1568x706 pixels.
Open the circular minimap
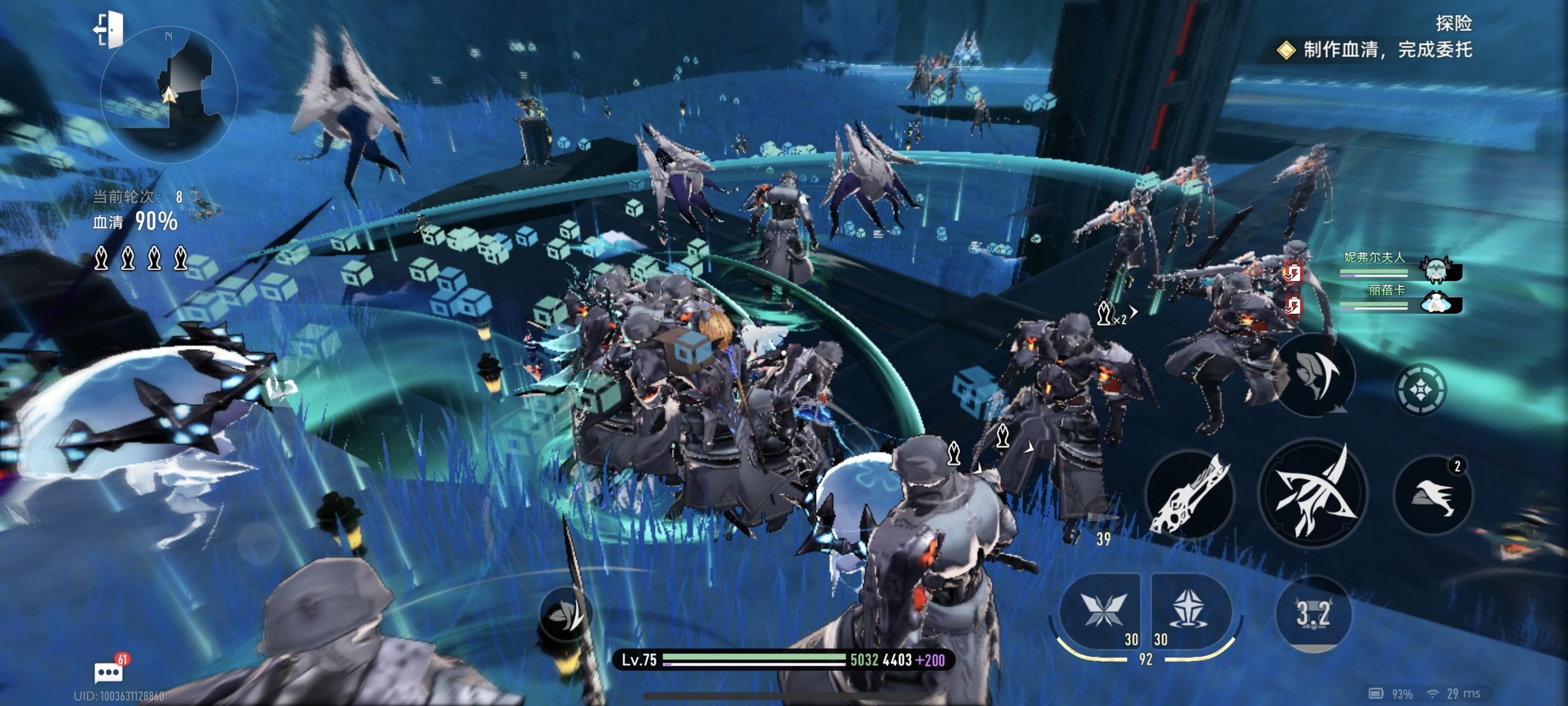169,95
